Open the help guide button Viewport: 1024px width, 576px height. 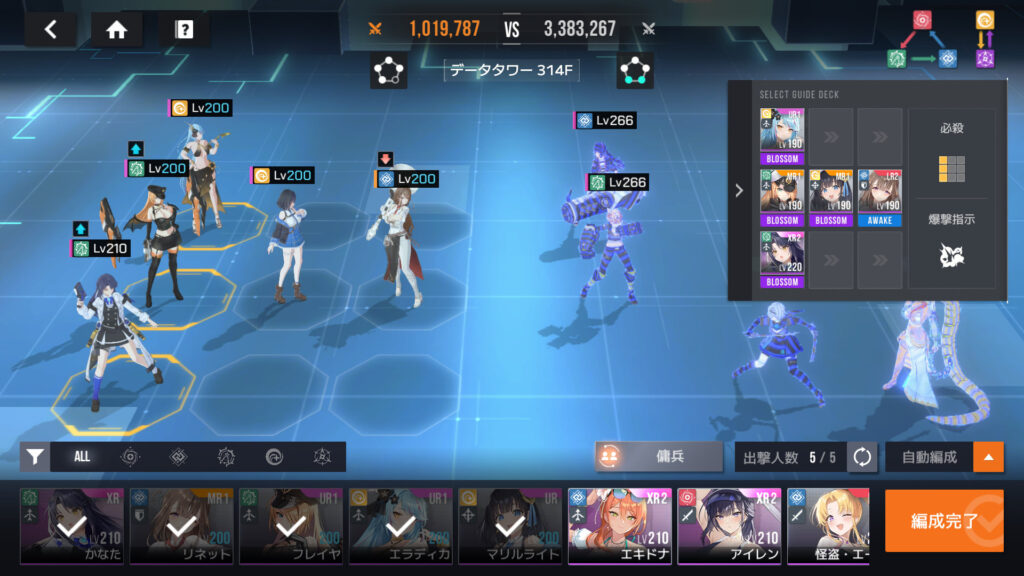(x=184, y=30)
